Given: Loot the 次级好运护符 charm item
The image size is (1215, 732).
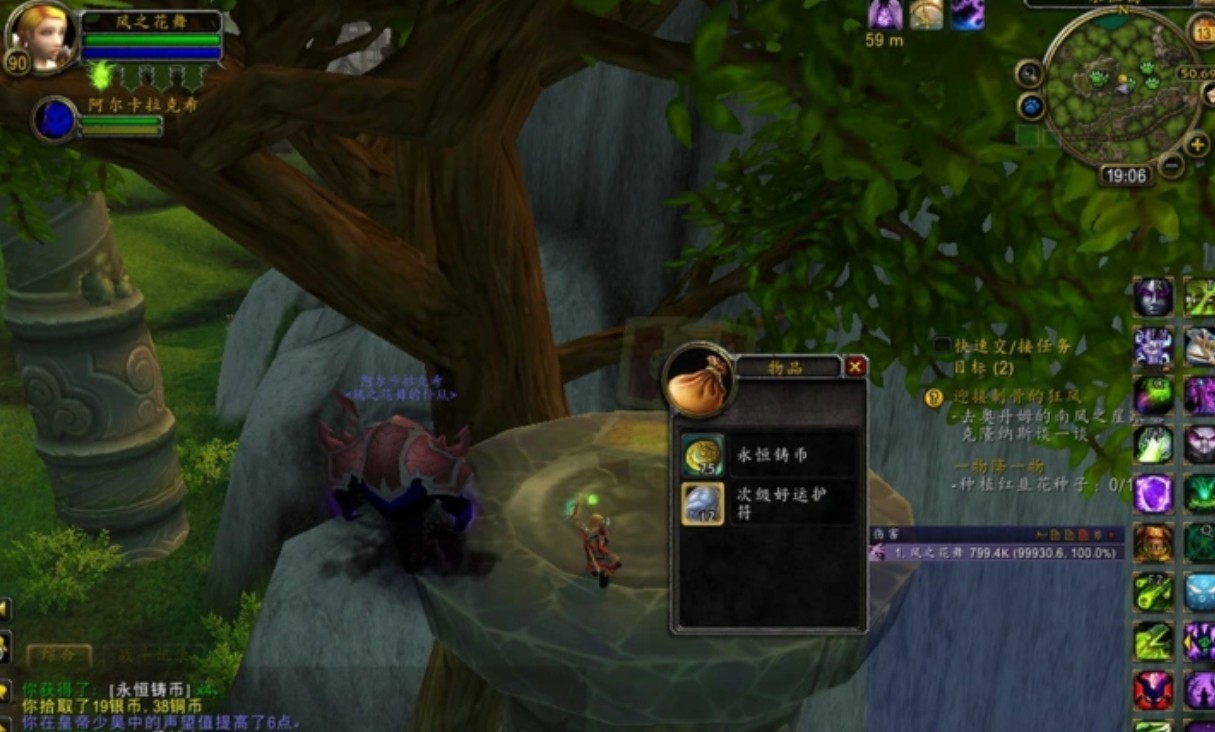Looking at the screenshot, I should (x=701, y=503).
